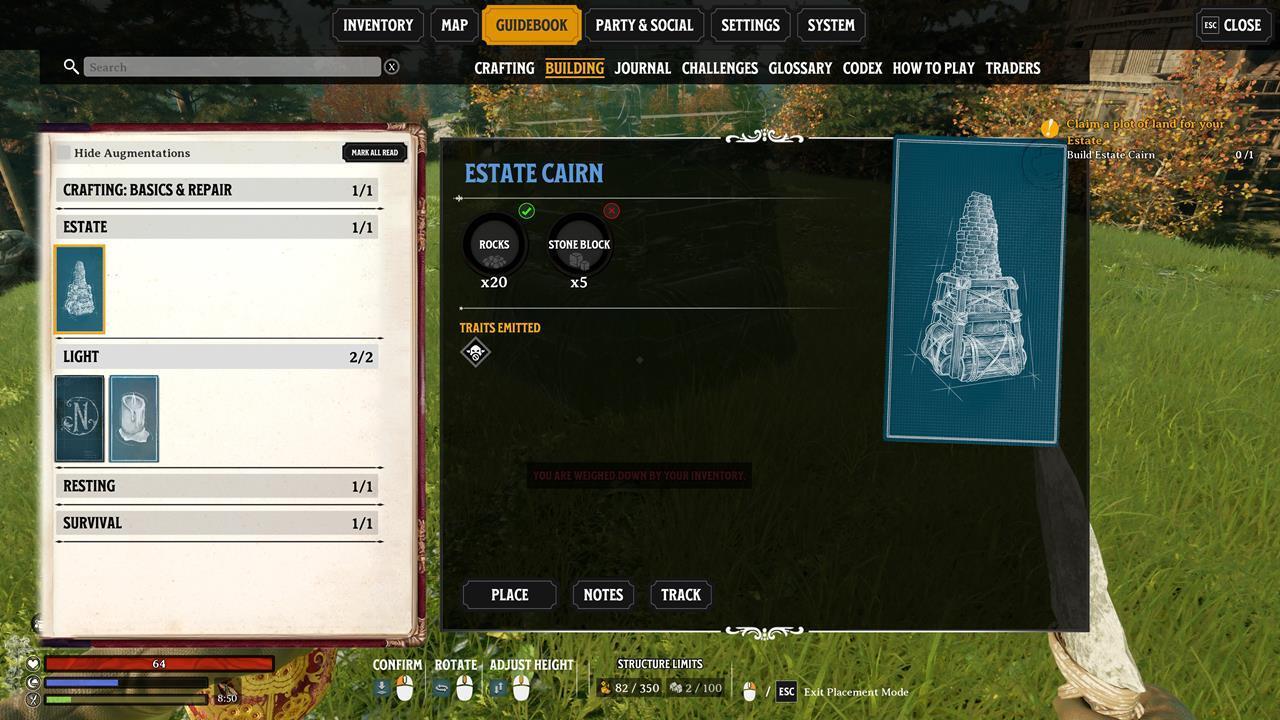This screenshot has height=720, width=1280.
Task: Click the search magnifier icon
Action: click(70, 66)
